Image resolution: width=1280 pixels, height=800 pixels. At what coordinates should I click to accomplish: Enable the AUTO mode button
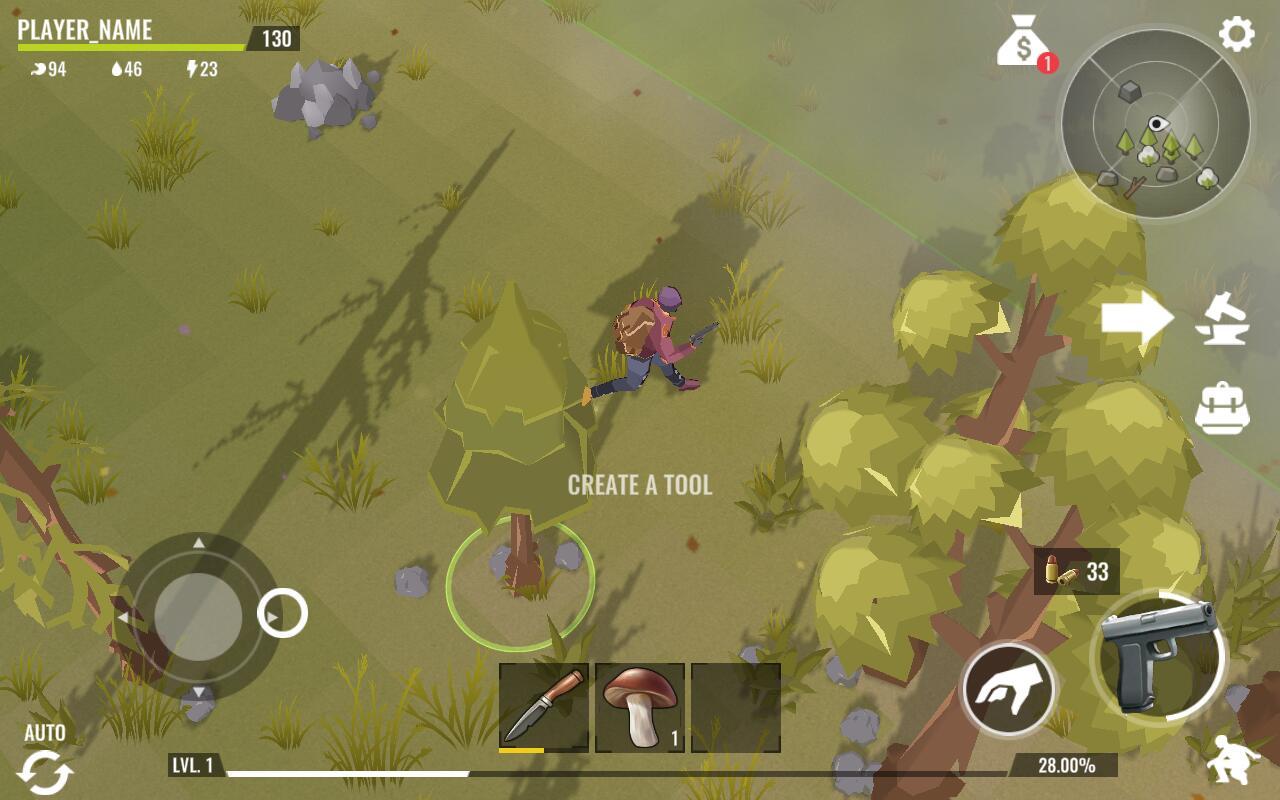45,762
